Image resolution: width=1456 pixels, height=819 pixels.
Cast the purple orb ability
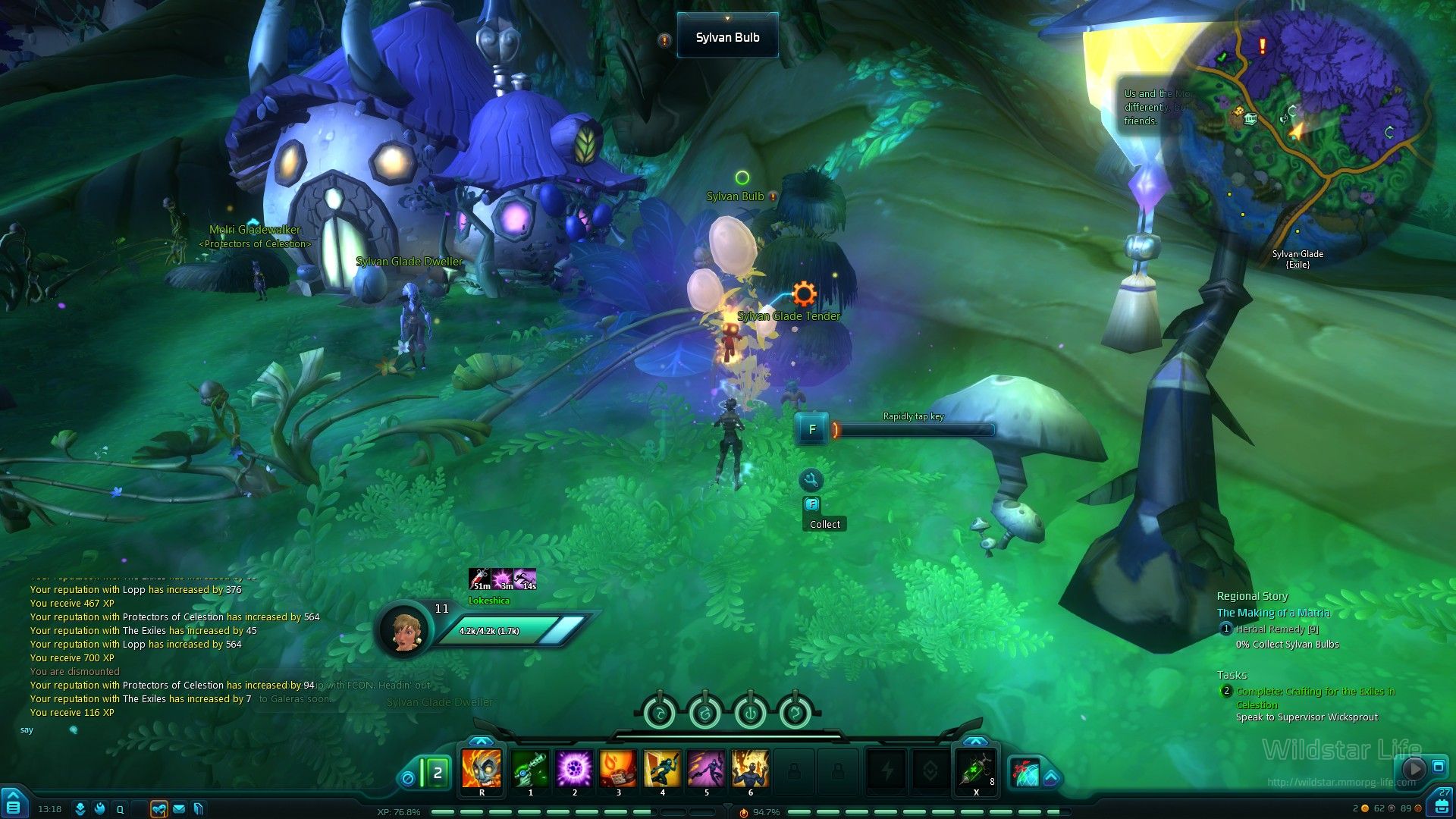(x=574, y=769)
